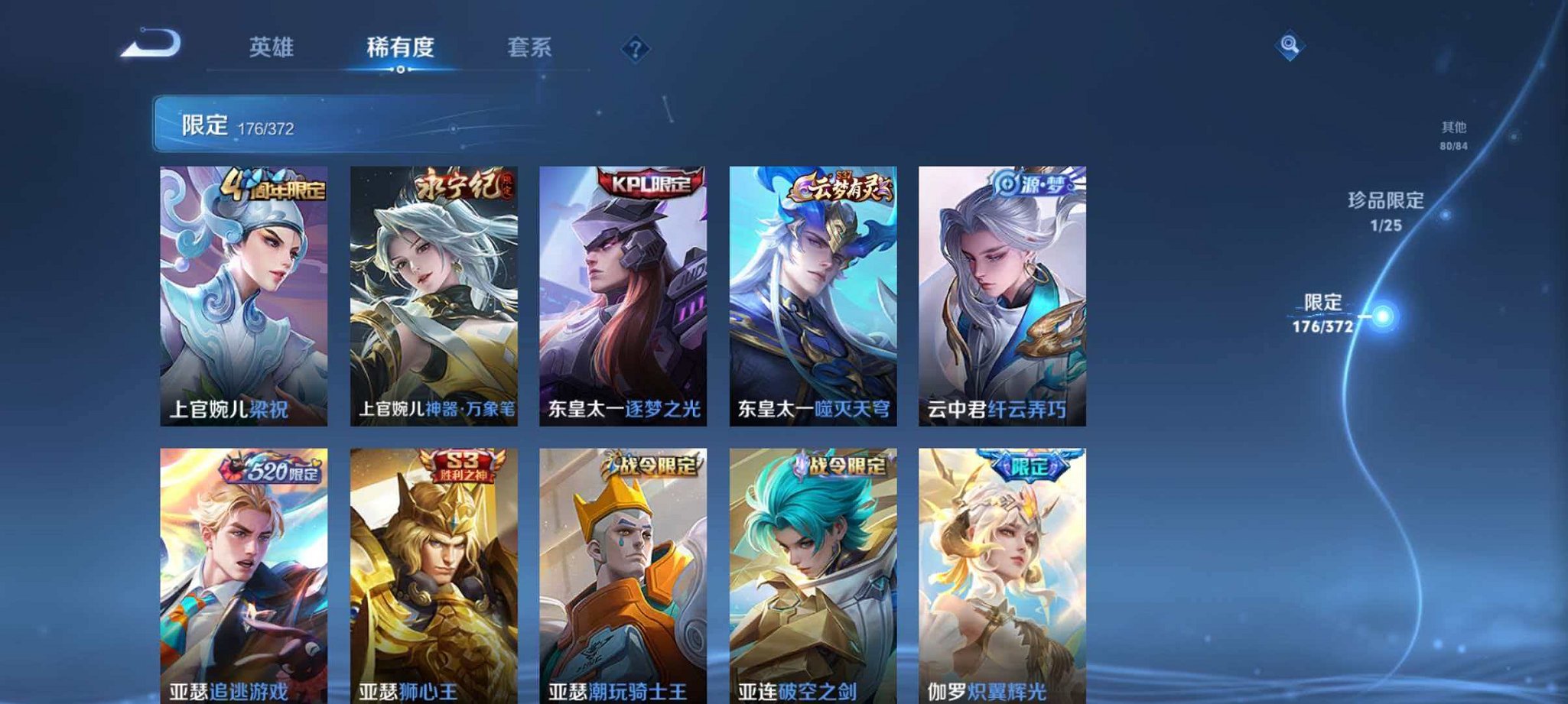Select the 云中君纤云弄巧 skin thumbnail
The image size is (1568, 704).
pyautogui.click(x=1002, y=298)
